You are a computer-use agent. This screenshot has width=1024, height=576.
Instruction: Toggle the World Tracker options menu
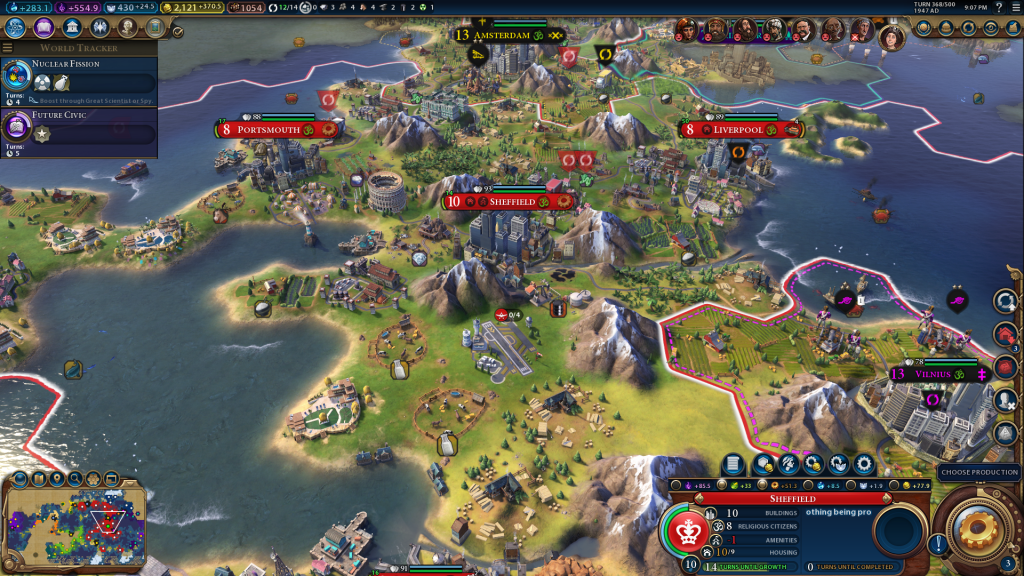point(8,47)
